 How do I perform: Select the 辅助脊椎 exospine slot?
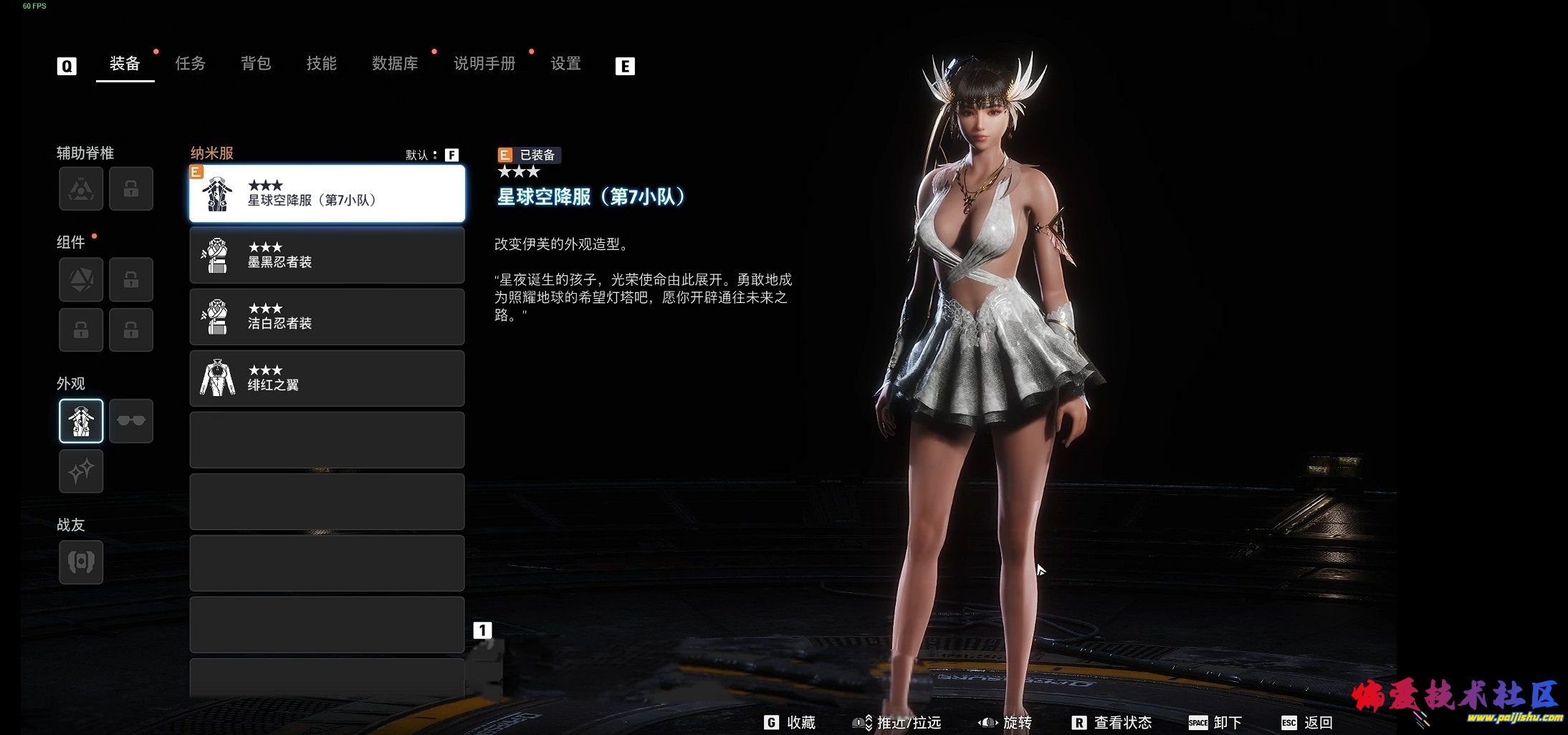point(81,188)
